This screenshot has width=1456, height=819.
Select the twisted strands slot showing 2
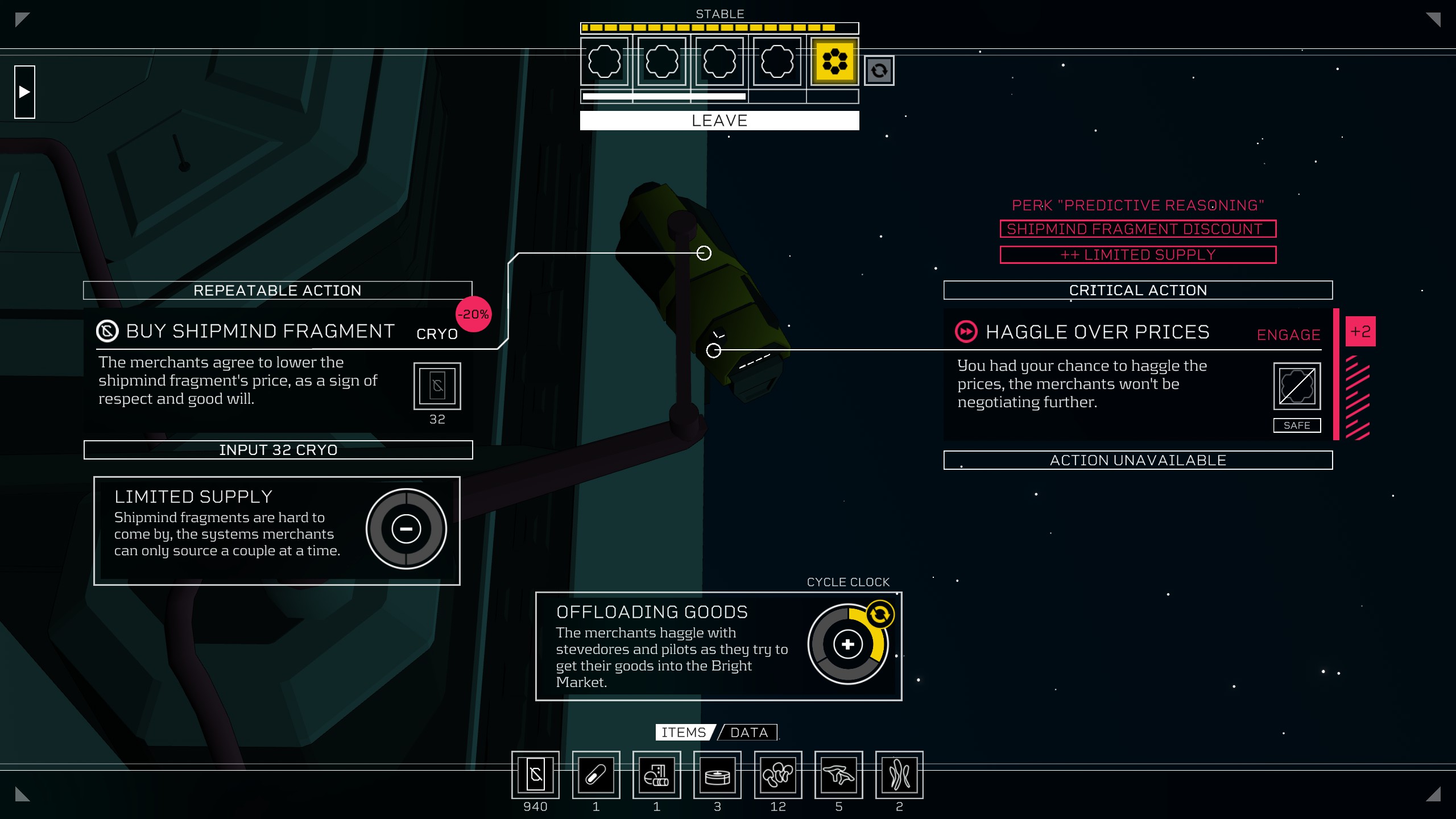point(899,775)
